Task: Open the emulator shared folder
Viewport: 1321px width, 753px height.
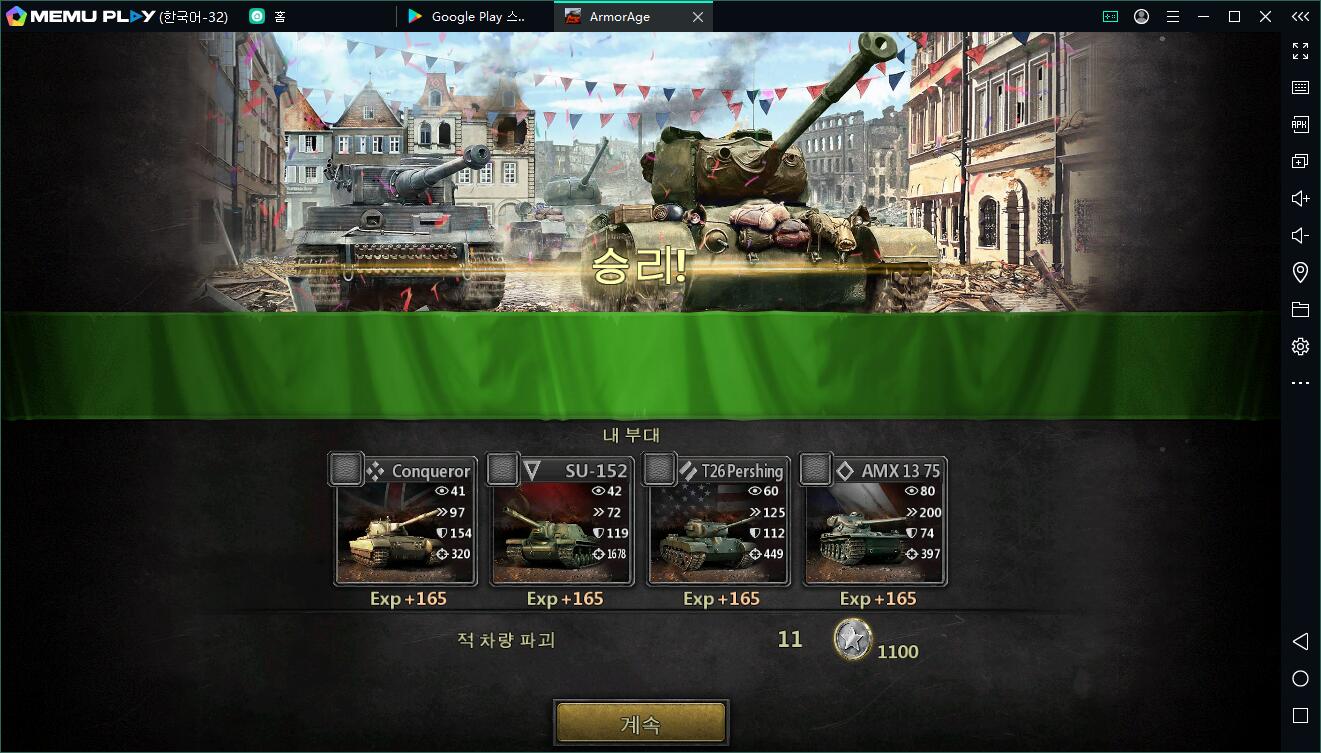Action: pos(1300,310)
